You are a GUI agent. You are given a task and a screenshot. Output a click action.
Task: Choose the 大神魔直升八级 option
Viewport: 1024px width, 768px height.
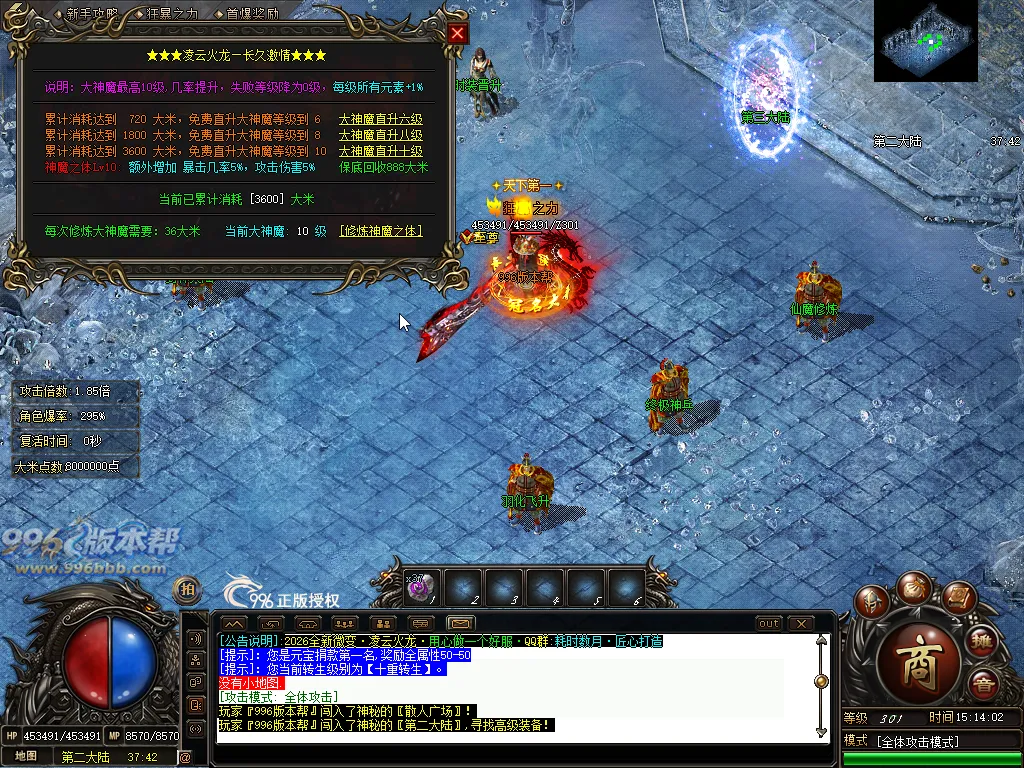[x=379, y=135]
